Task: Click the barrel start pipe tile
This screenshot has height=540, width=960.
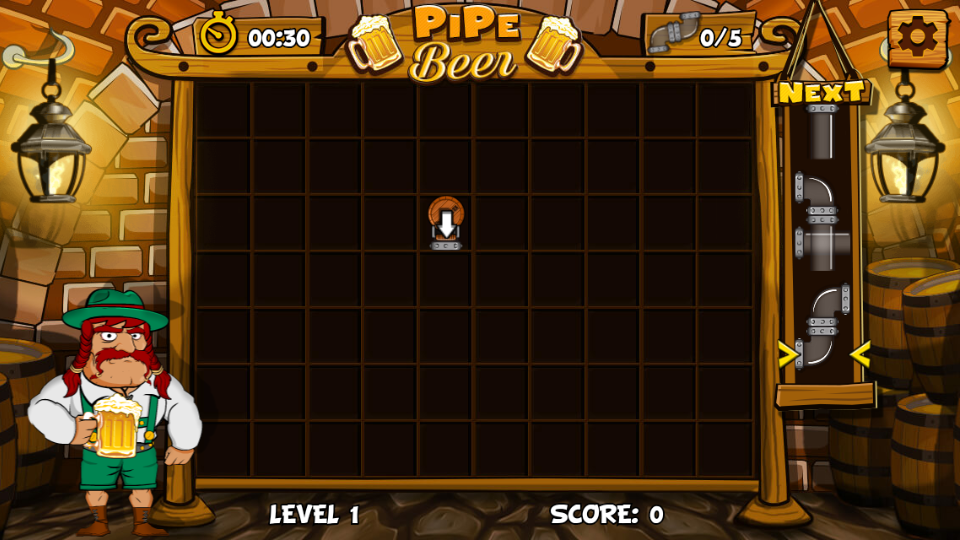Action: tap(446, 223)
